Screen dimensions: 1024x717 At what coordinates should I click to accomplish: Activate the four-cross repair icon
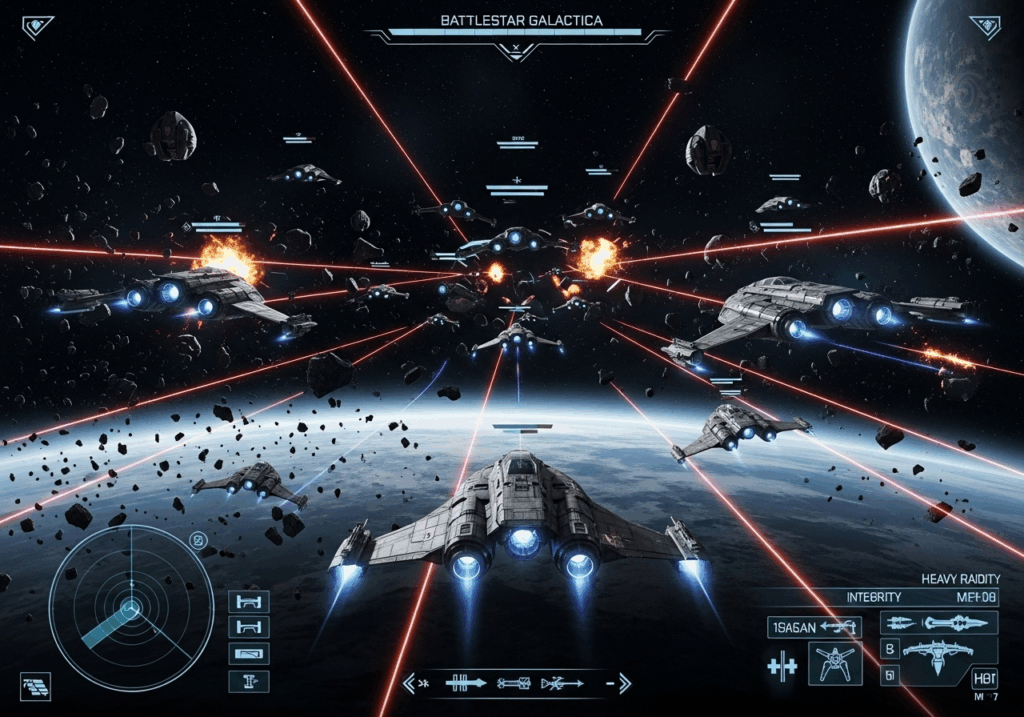coord(781,668)
